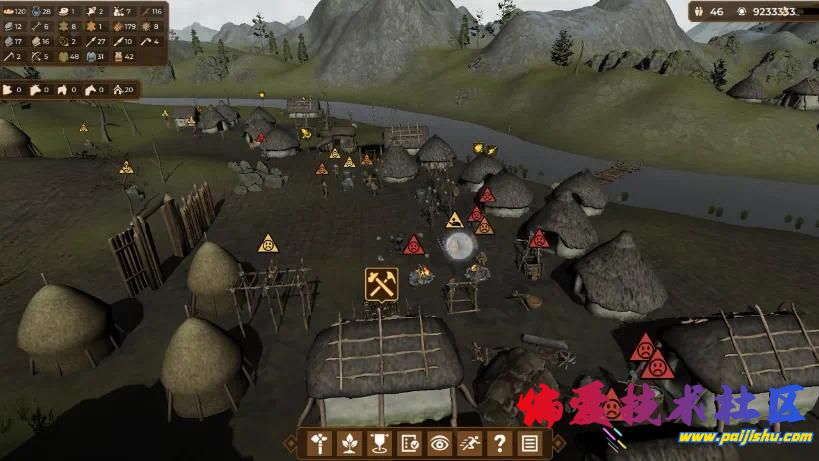The image size is (819, 461).
Task: Open help with the question mark
Action: point(499,444)
